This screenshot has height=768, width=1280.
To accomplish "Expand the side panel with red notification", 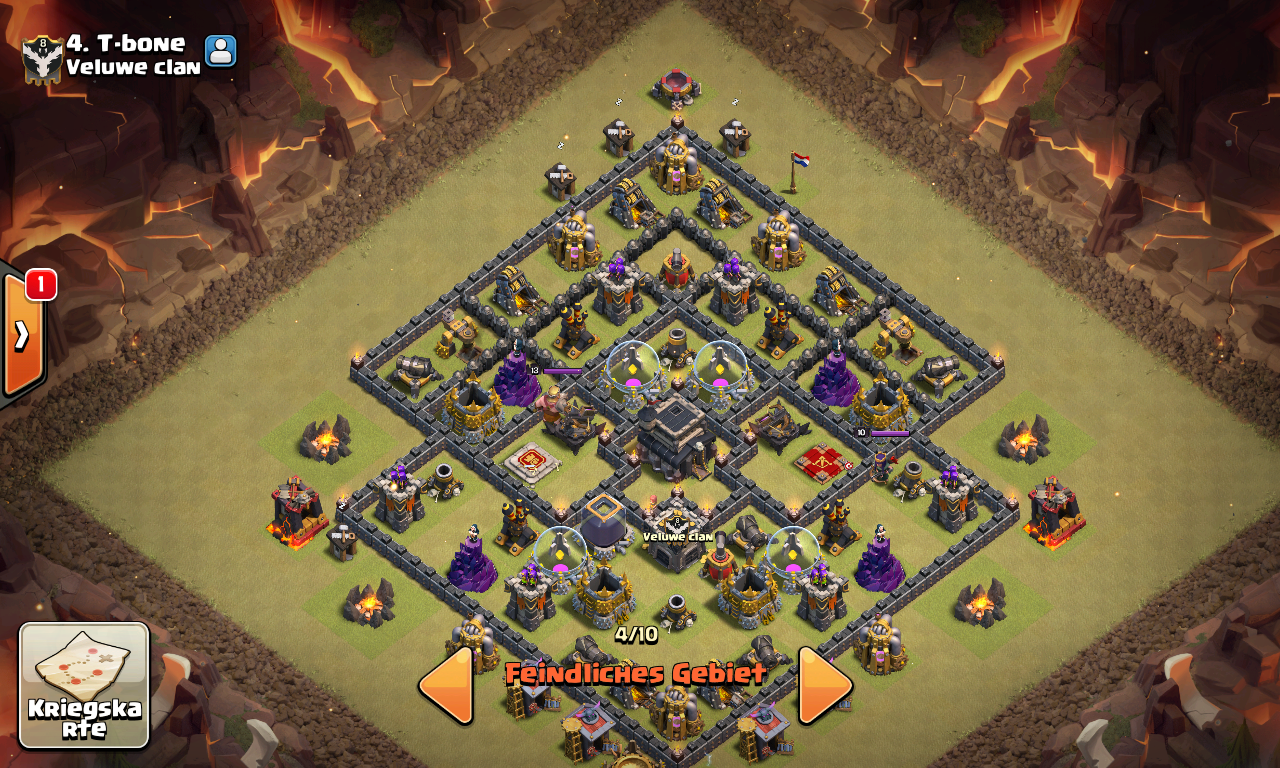I will (x=22, y=335).
